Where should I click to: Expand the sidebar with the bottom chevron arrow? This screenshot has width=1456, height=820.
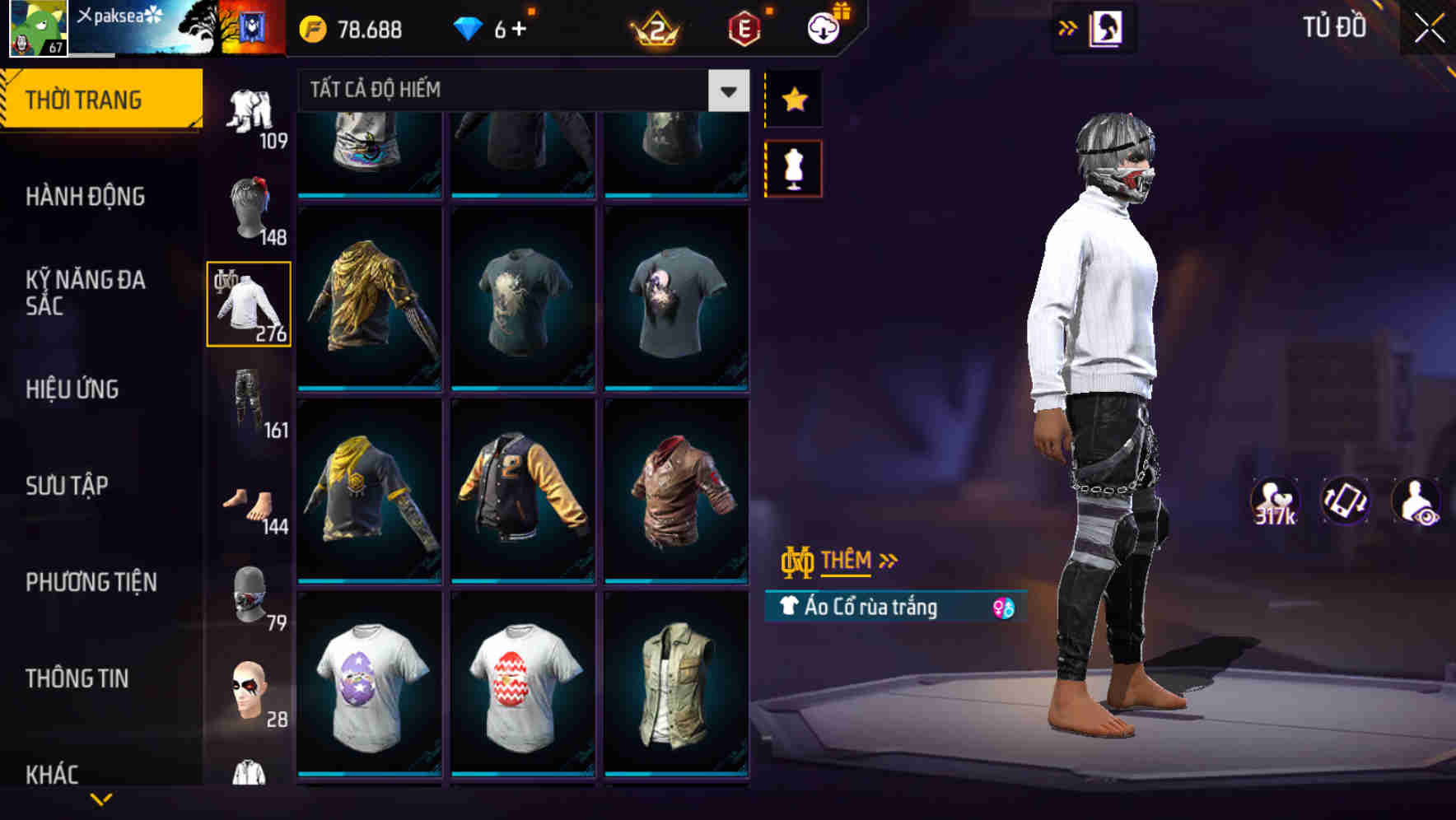click(x=101, y=799)
